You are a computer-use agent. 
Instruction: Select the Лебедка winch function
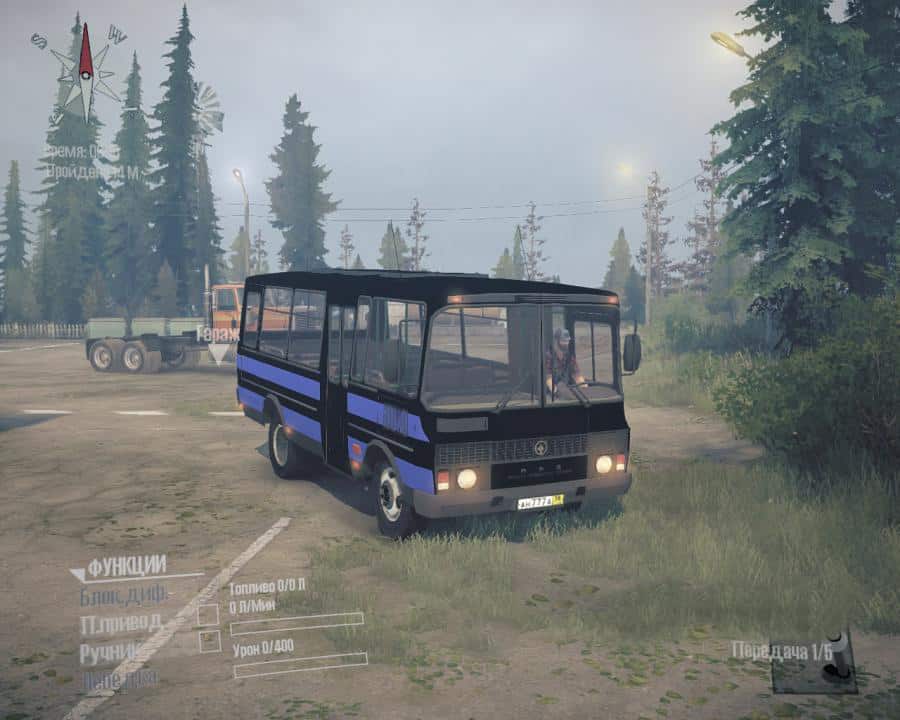click(119, 677)
